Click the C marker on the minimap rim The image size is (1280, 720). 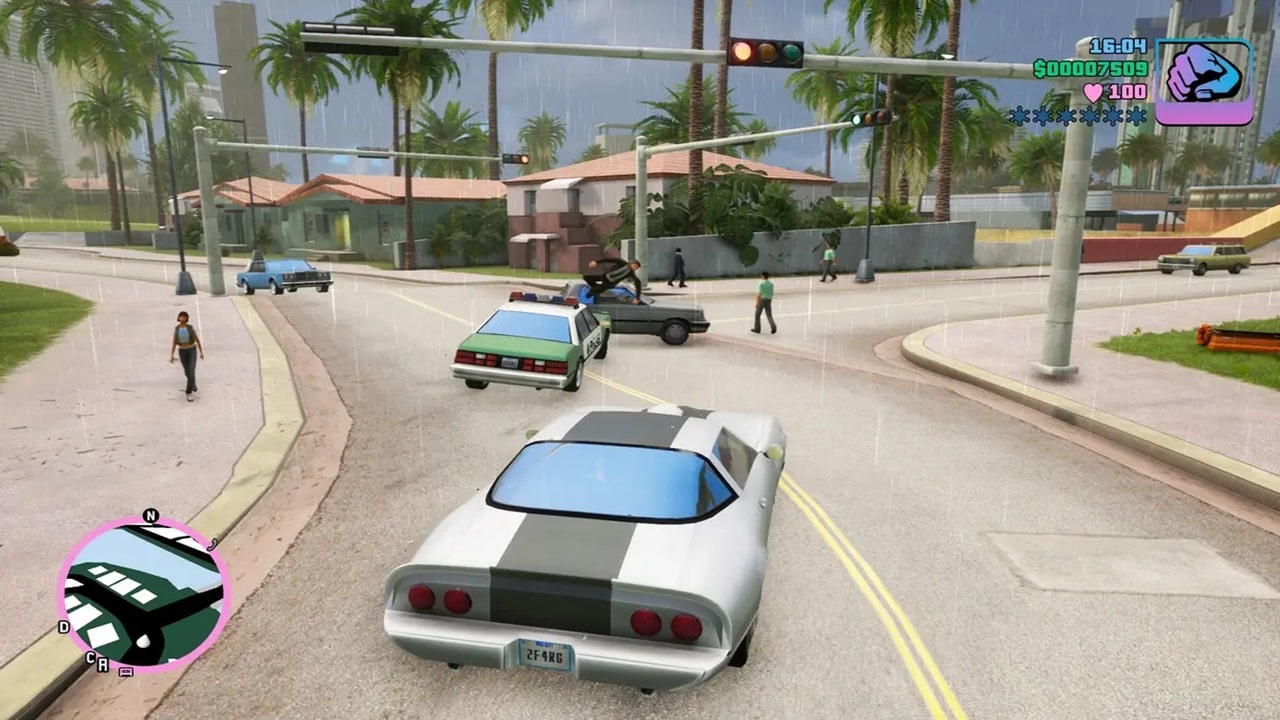pos(90,658)
